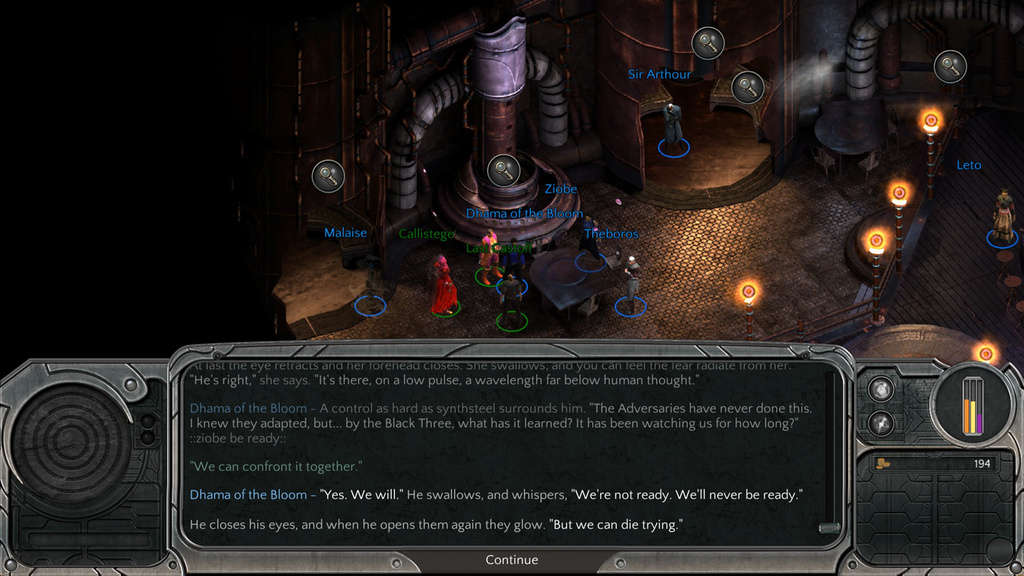Click Continue to advance the dialogue
1024x576 pixels.
(x=511, y=560)
